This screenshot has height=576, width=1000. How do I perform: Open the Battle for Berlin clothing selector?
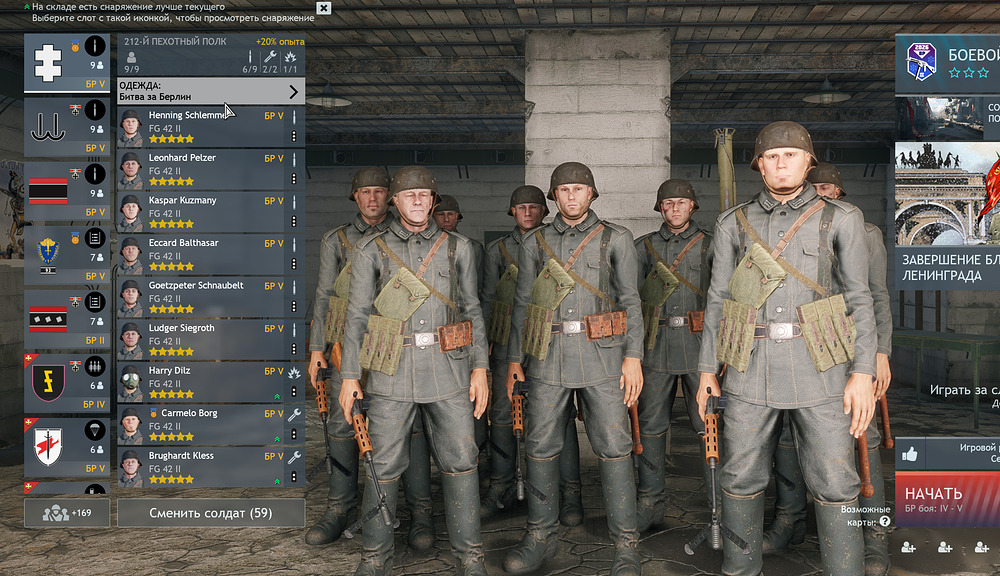(x=211, y=92)
